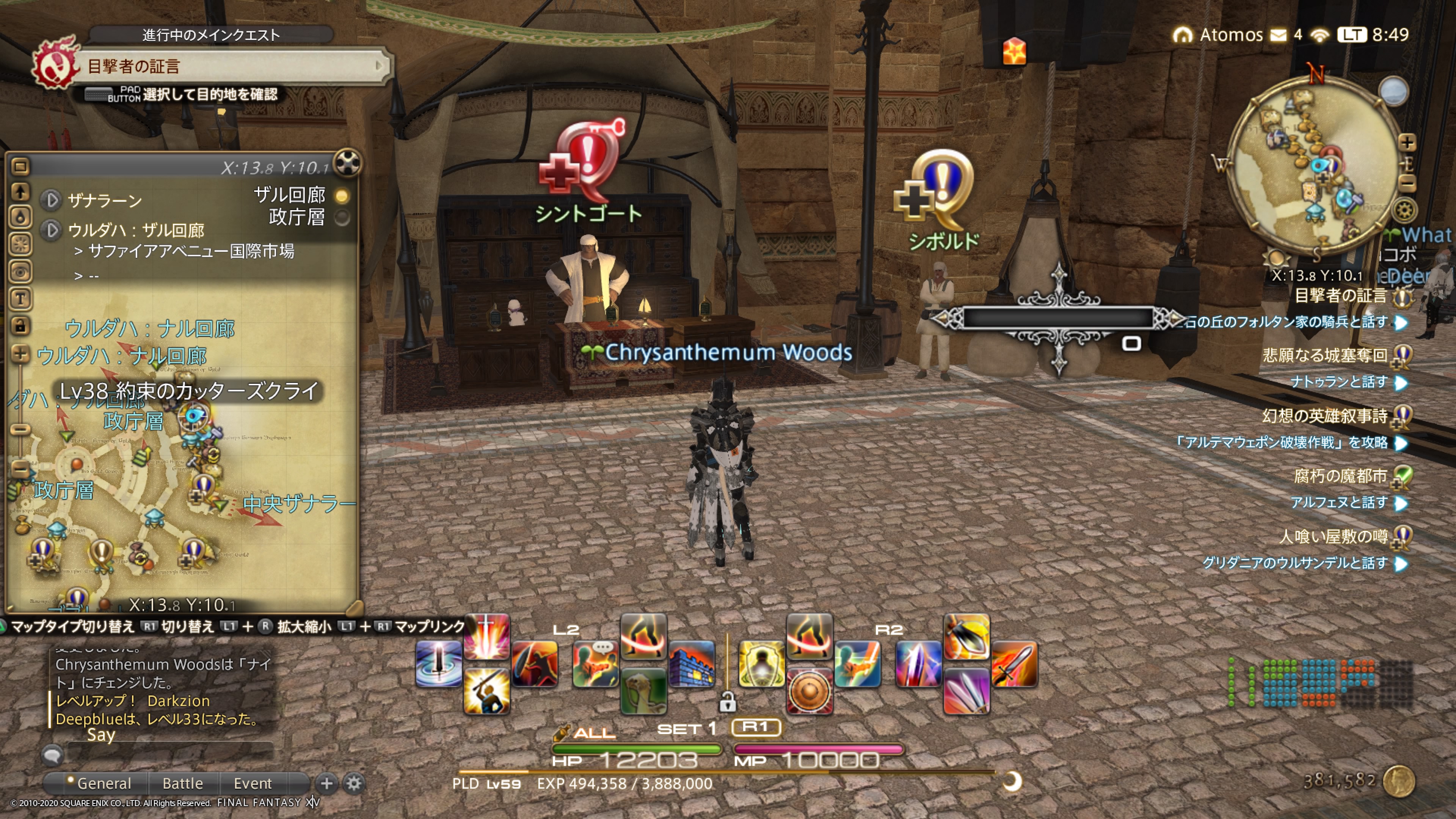Toggle the map window's padlock icon

pyautogui.click(x=20, y=326)
